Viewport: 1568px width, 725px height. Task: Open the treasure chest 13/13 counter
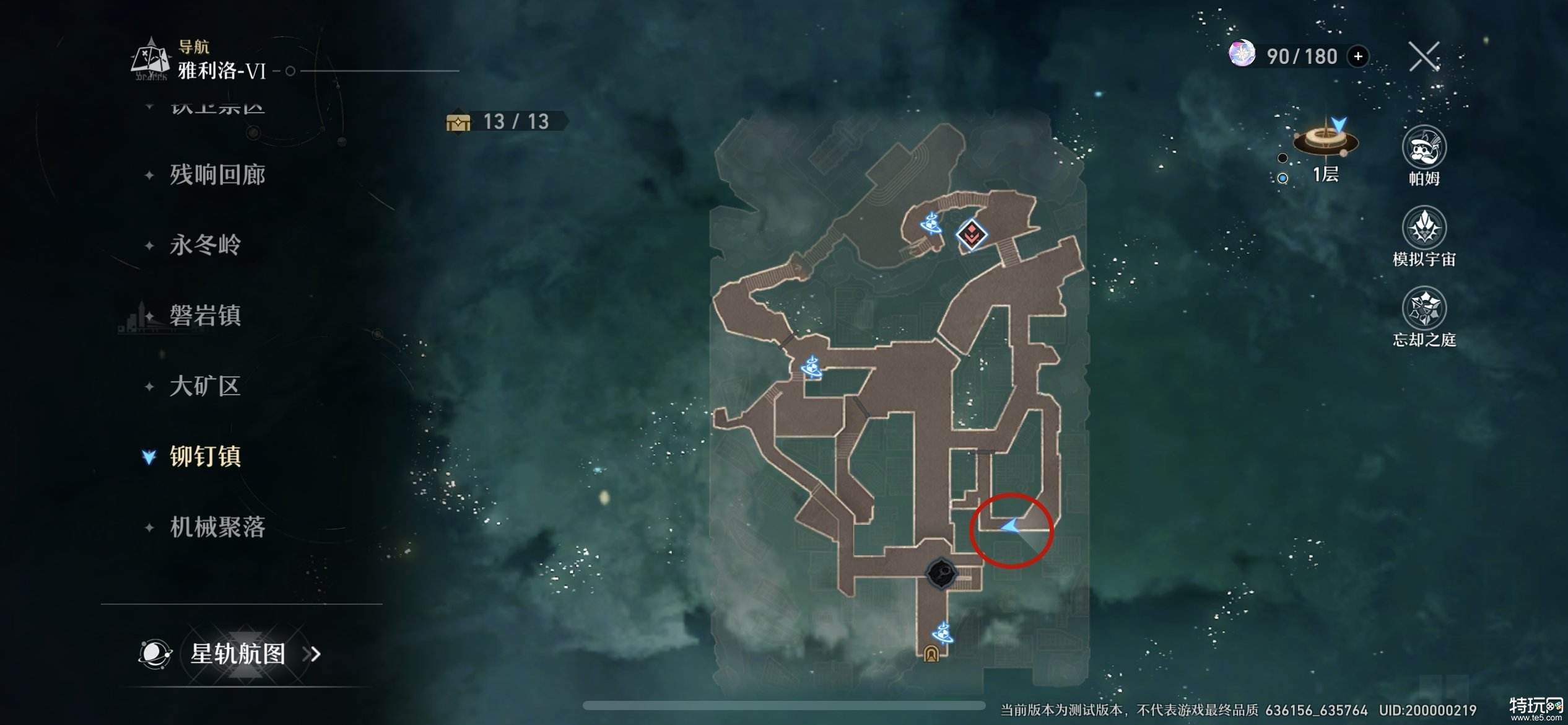pos(505,121)
